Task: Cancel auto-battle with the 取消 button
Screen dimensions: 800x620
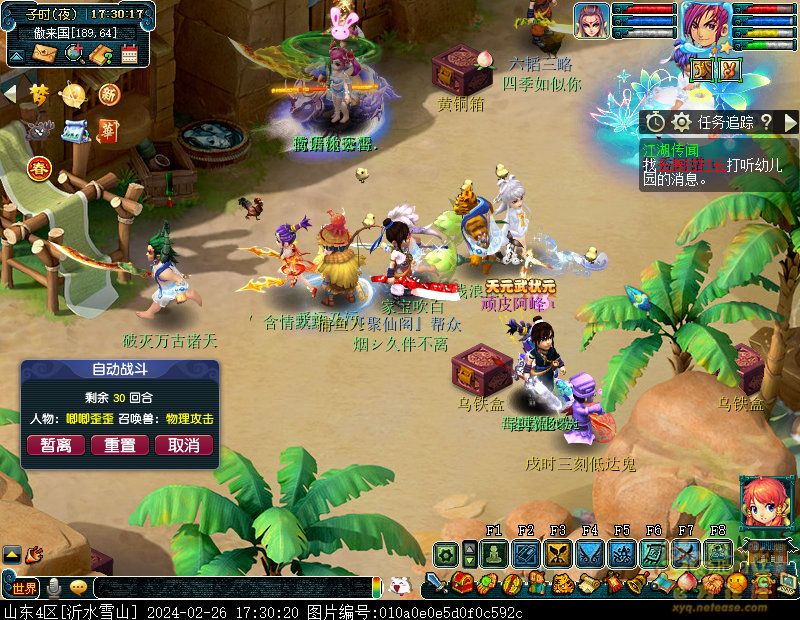Action: pyautogui.click(x=183, y=445)
